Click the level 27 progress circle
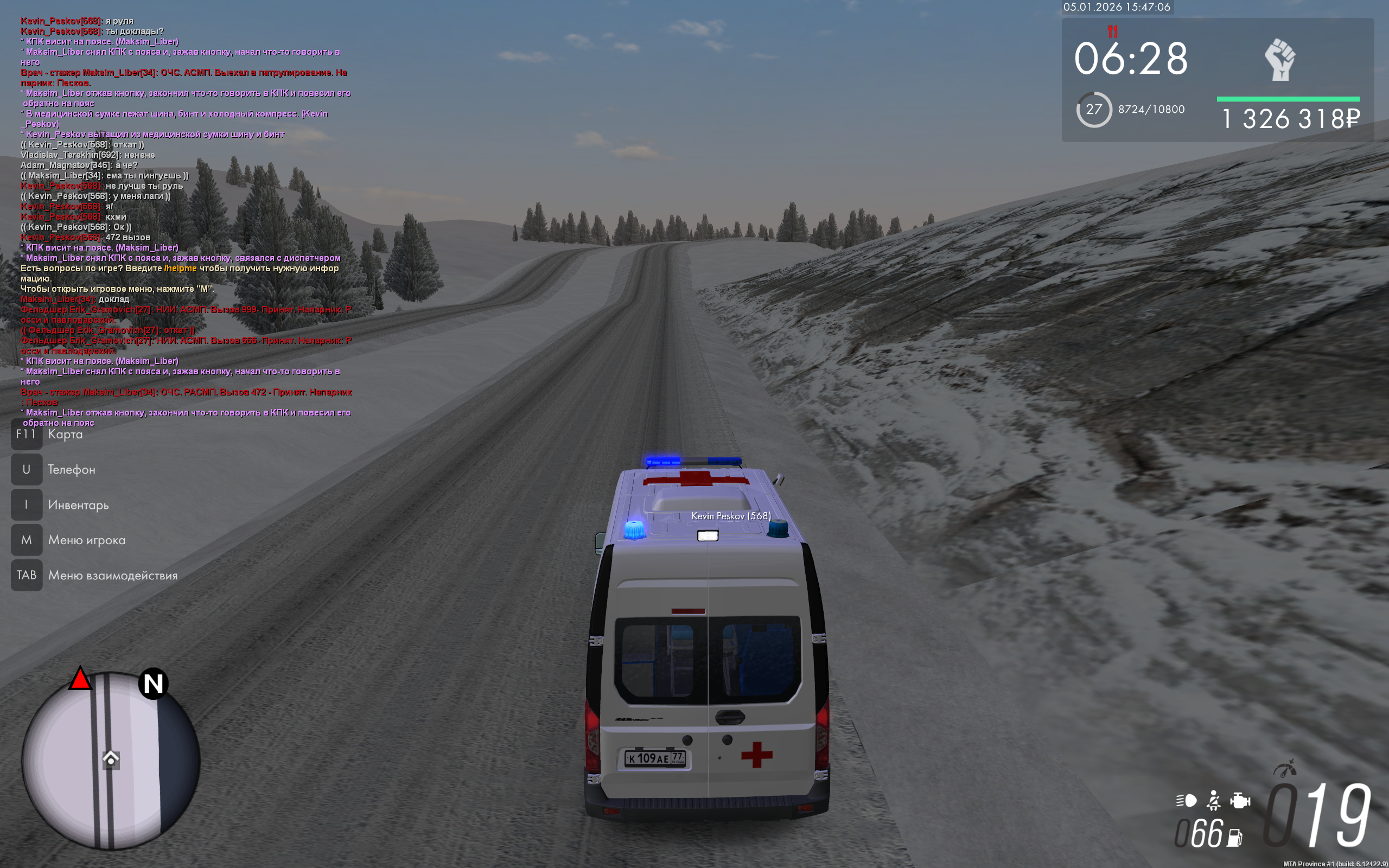The image size is (1389, 868). [x=1093, y=110]
